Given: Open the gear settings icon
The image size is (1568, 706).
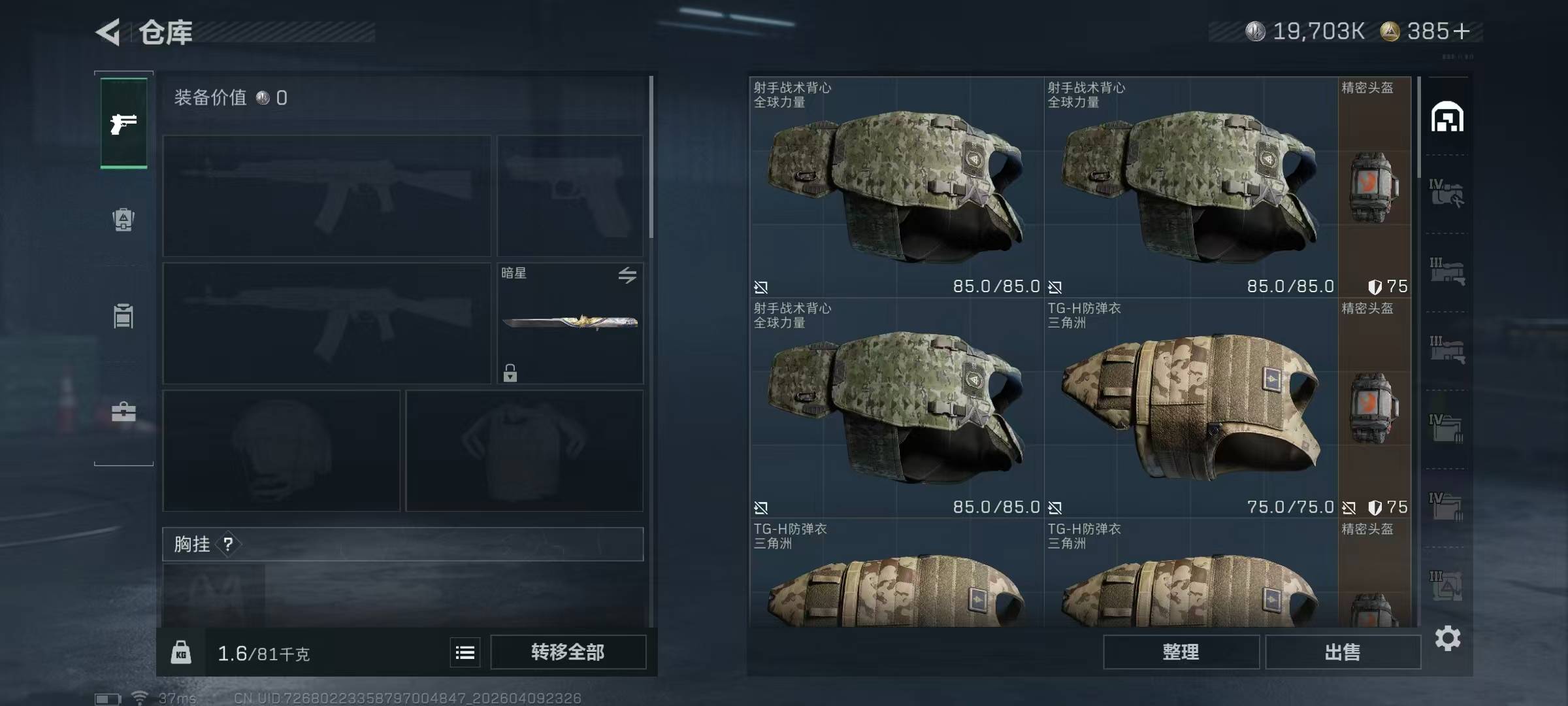Looking at the screenshot, I should coord(1448,638).
